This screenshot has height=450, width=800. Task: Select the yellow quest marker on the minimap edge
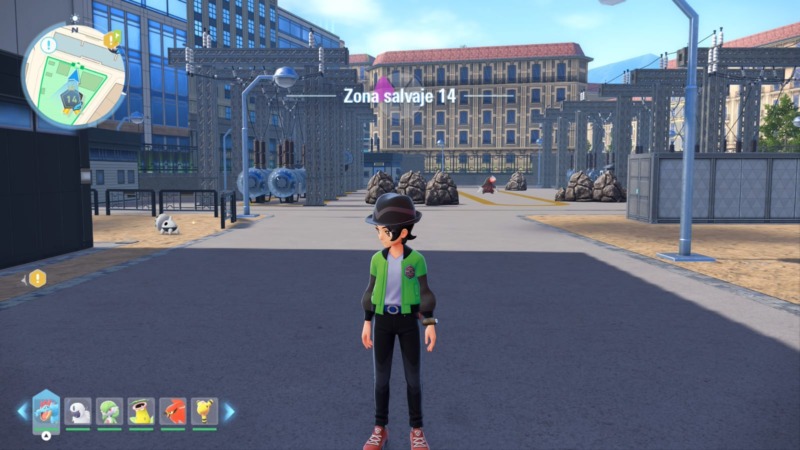(112, 40)
